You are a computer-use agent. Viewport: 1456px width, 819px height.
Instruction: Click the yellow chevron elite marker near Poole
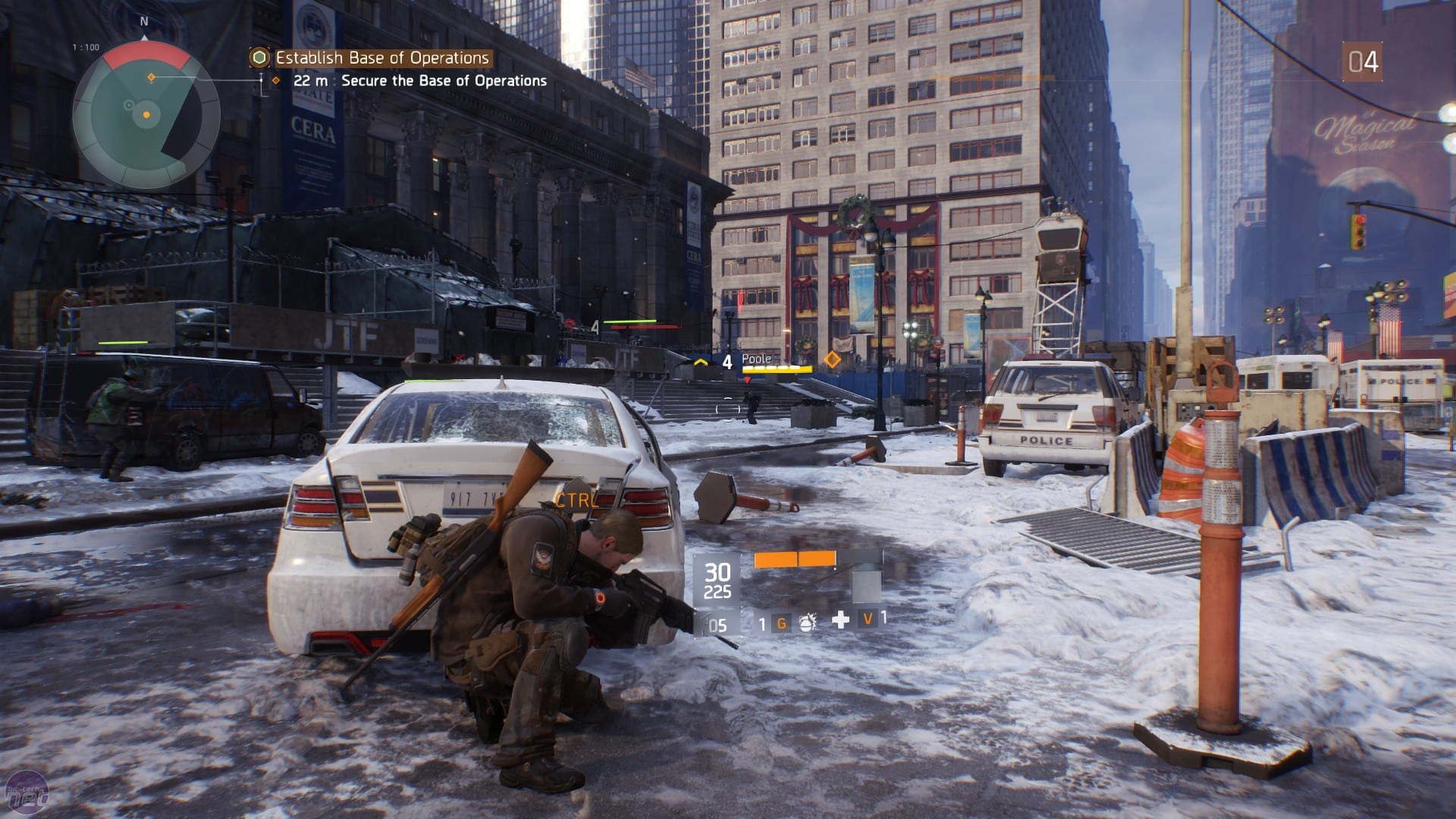(701, 362)
